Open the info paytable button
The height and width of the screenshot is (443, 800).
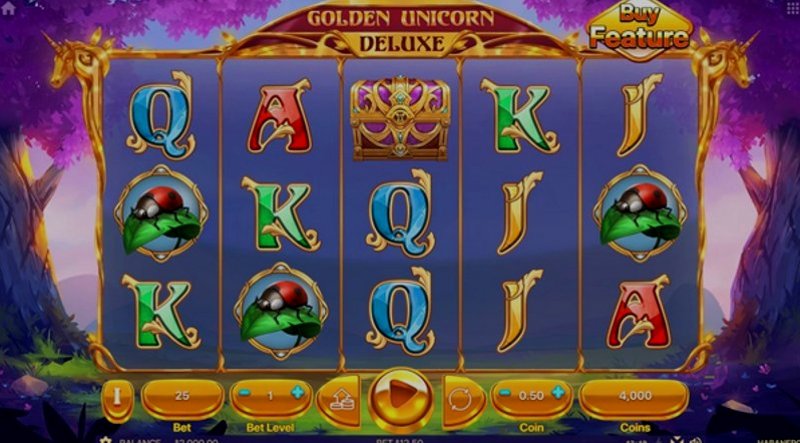pyautogui.click(x=117, y=396)
